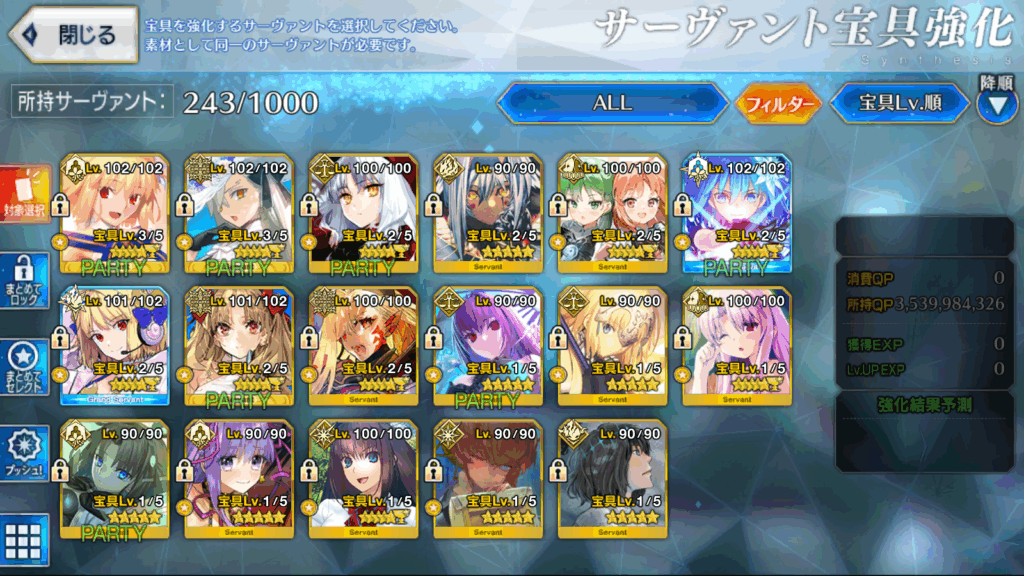The height and width of the screenshot is (576, 1024).
Task: Change the 宝具Lv.順 sort order
Action: point(899,103)
